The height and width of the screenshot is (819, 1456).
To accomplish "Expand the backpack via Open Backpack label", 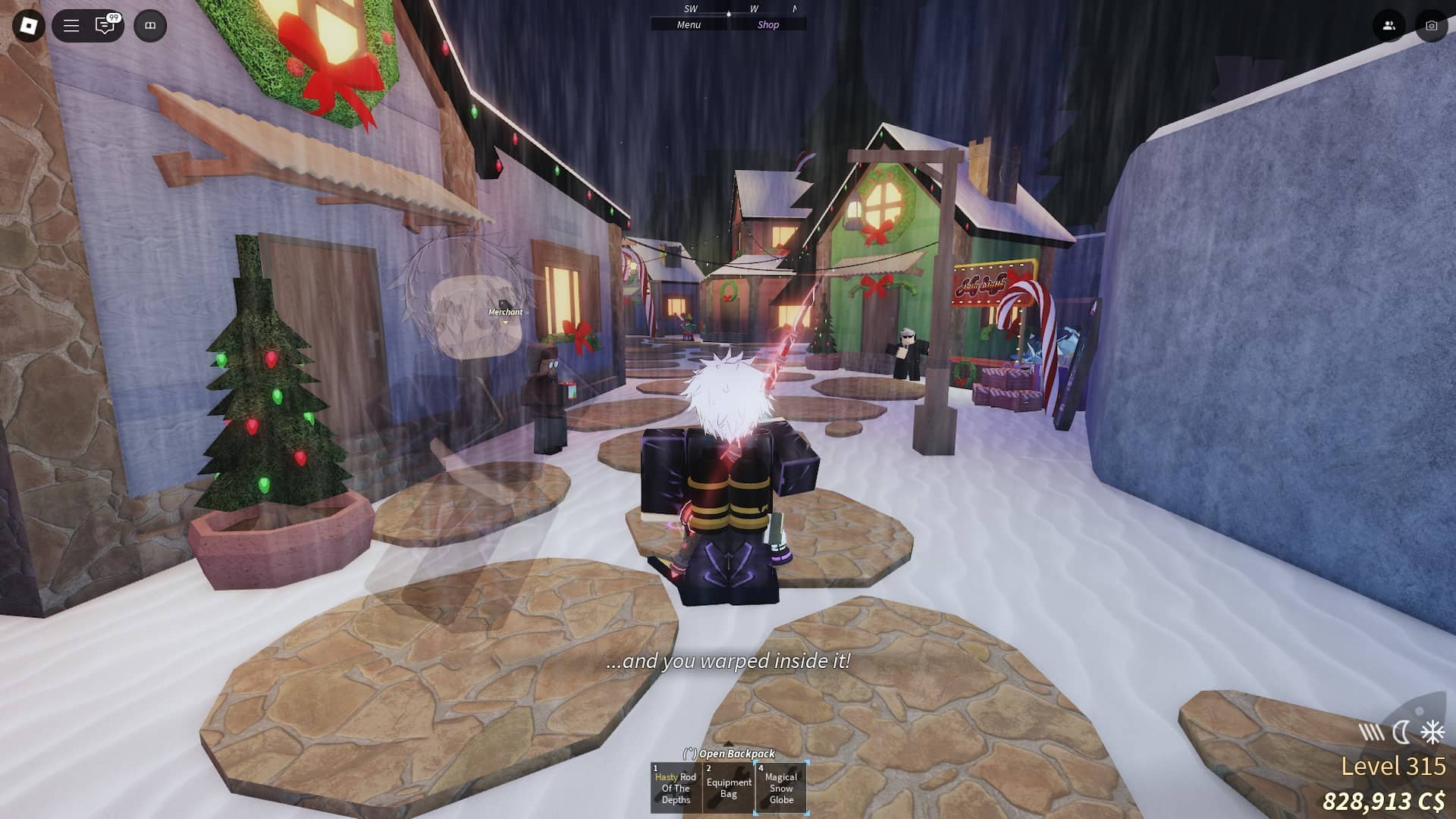I will click(730, 755).
